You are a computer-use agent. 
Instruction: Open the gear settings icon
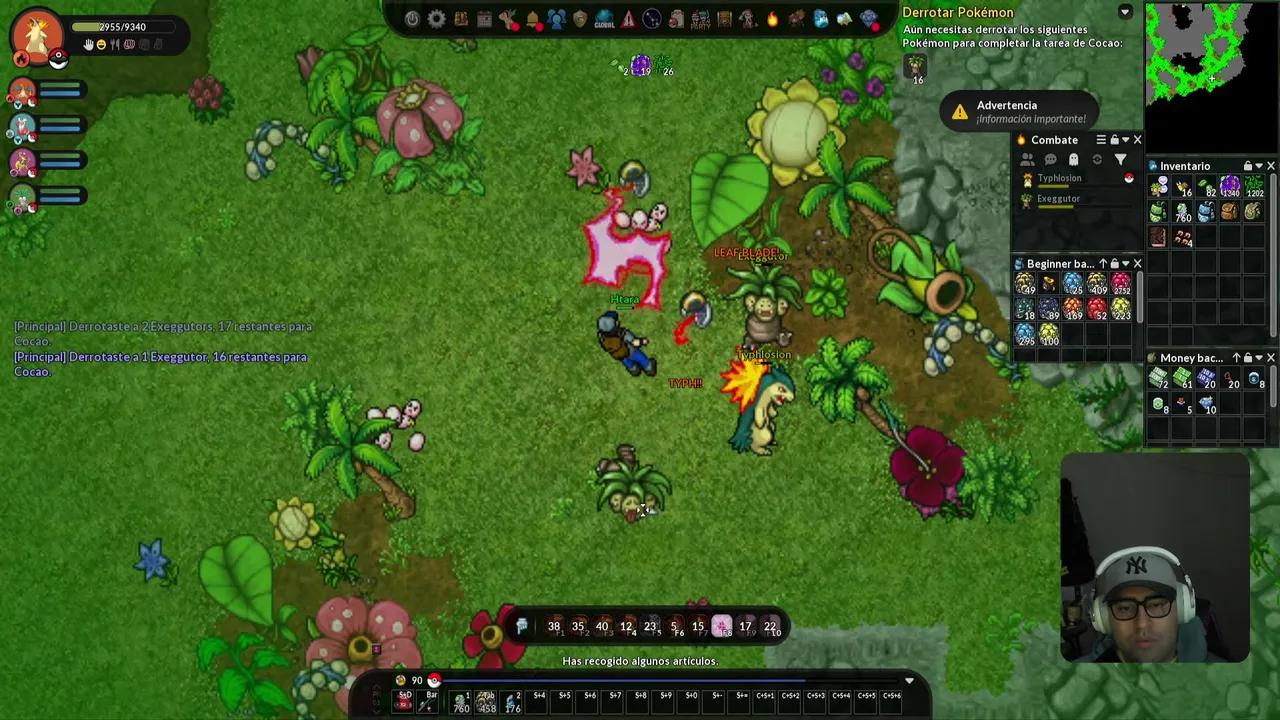[x=436, y=19]
